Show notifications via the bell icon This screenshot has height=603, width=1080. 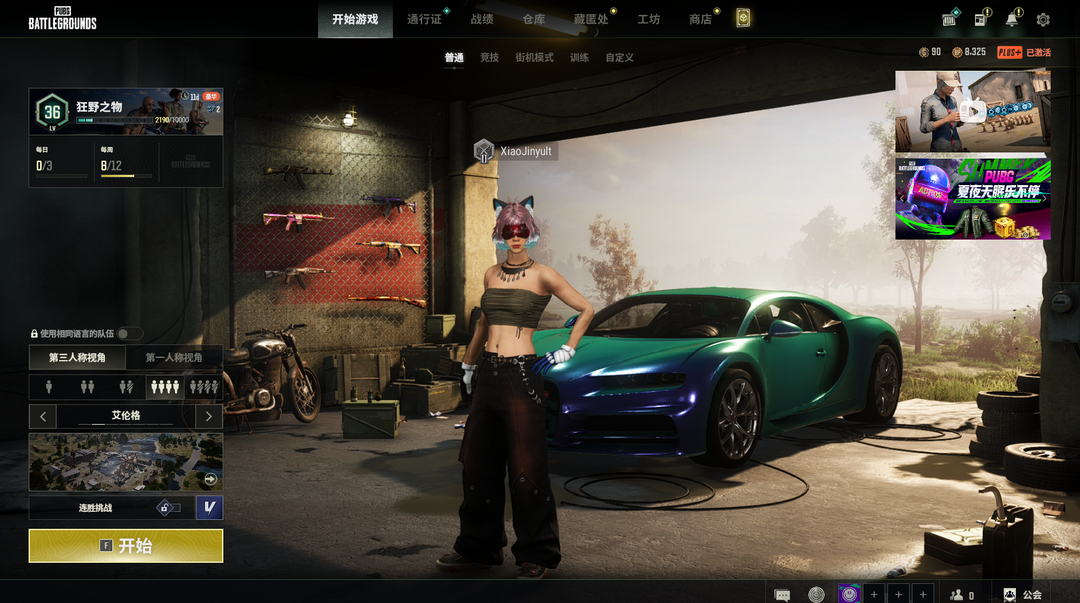pos(1012,20)
